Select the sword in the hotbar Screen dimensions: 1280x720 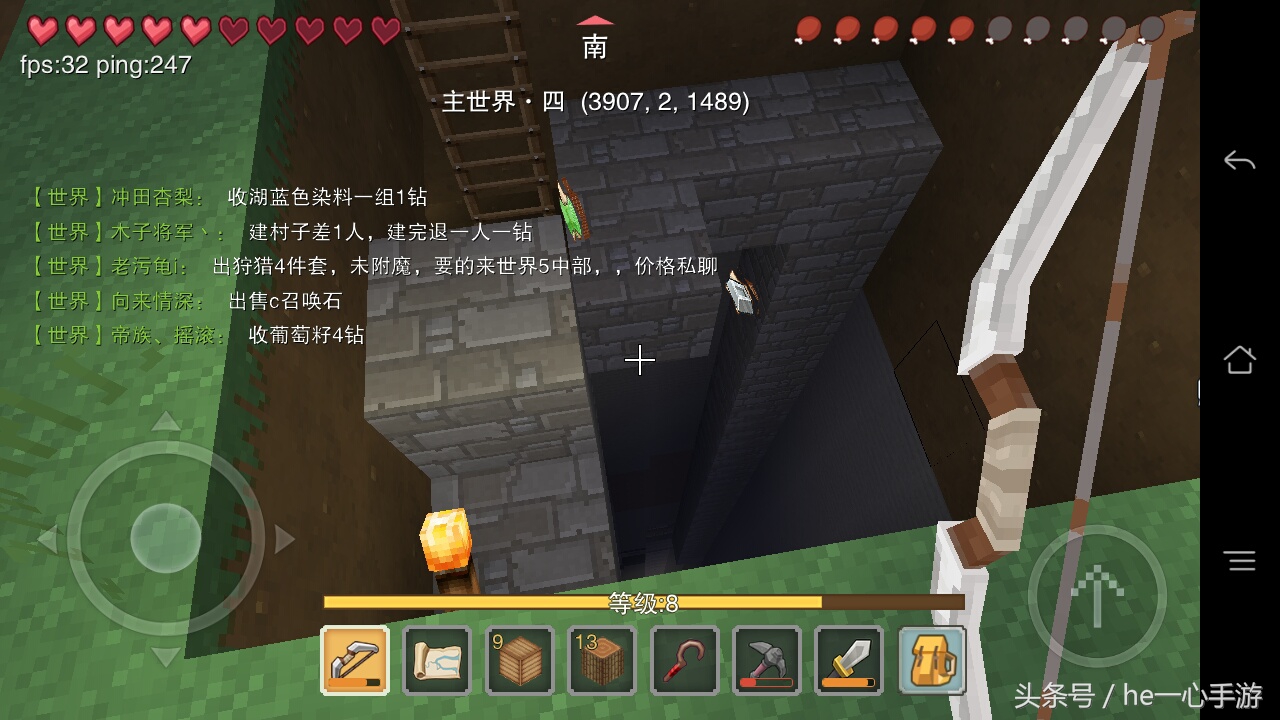pyautogui.click(x=848, y=660)
